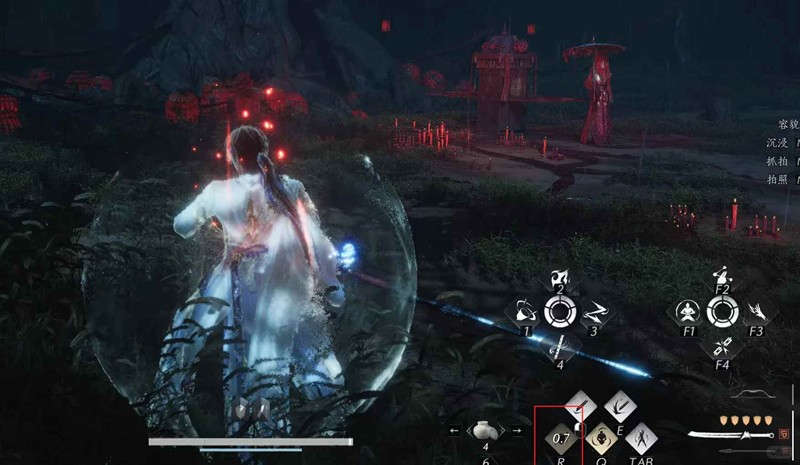800x465 pixels.
Task: Trigger the Q golden mask skill
Action: 601,437
